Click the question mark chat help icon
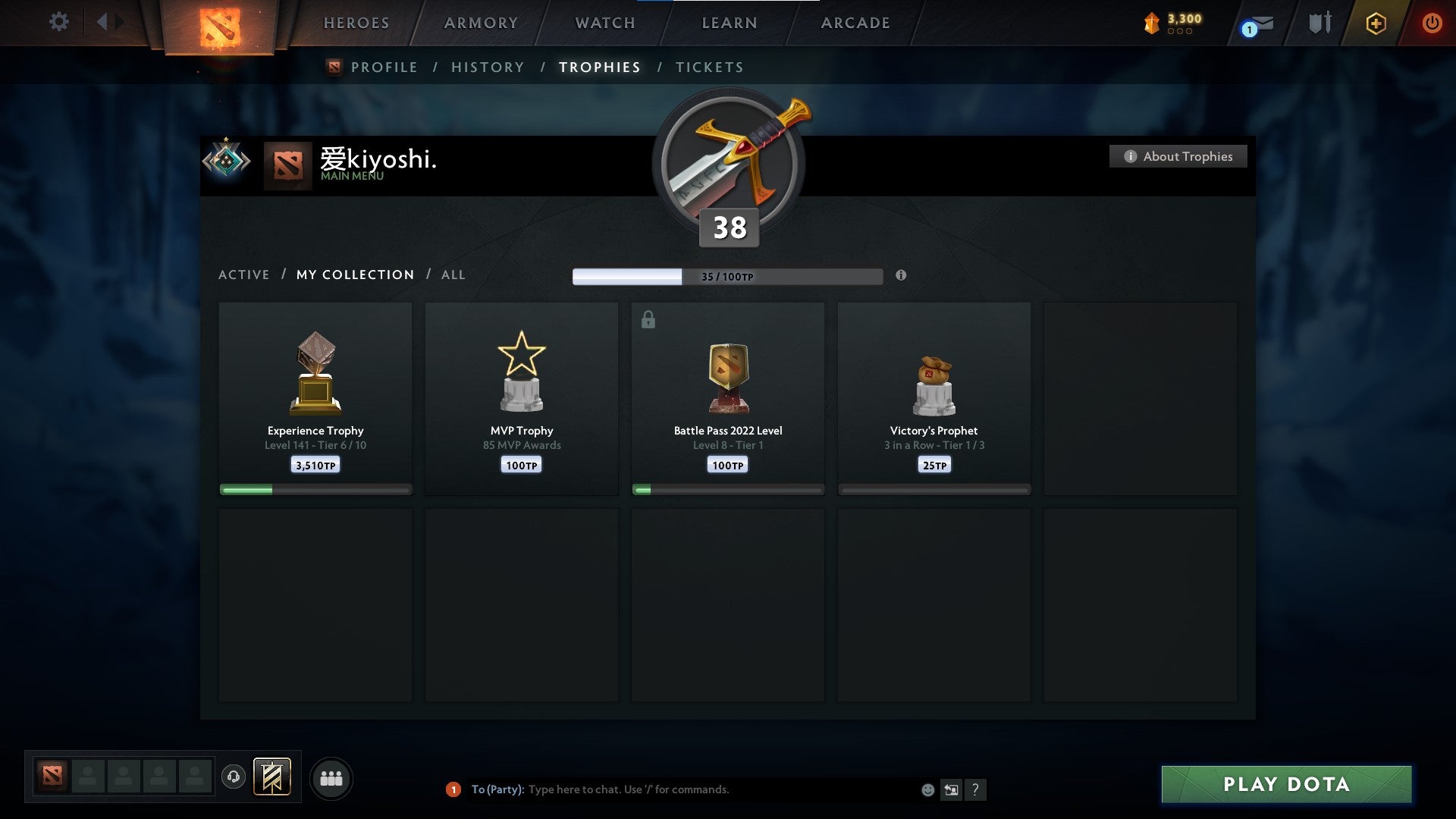Screen dimensions: 1456x819 tap(976, 789)
